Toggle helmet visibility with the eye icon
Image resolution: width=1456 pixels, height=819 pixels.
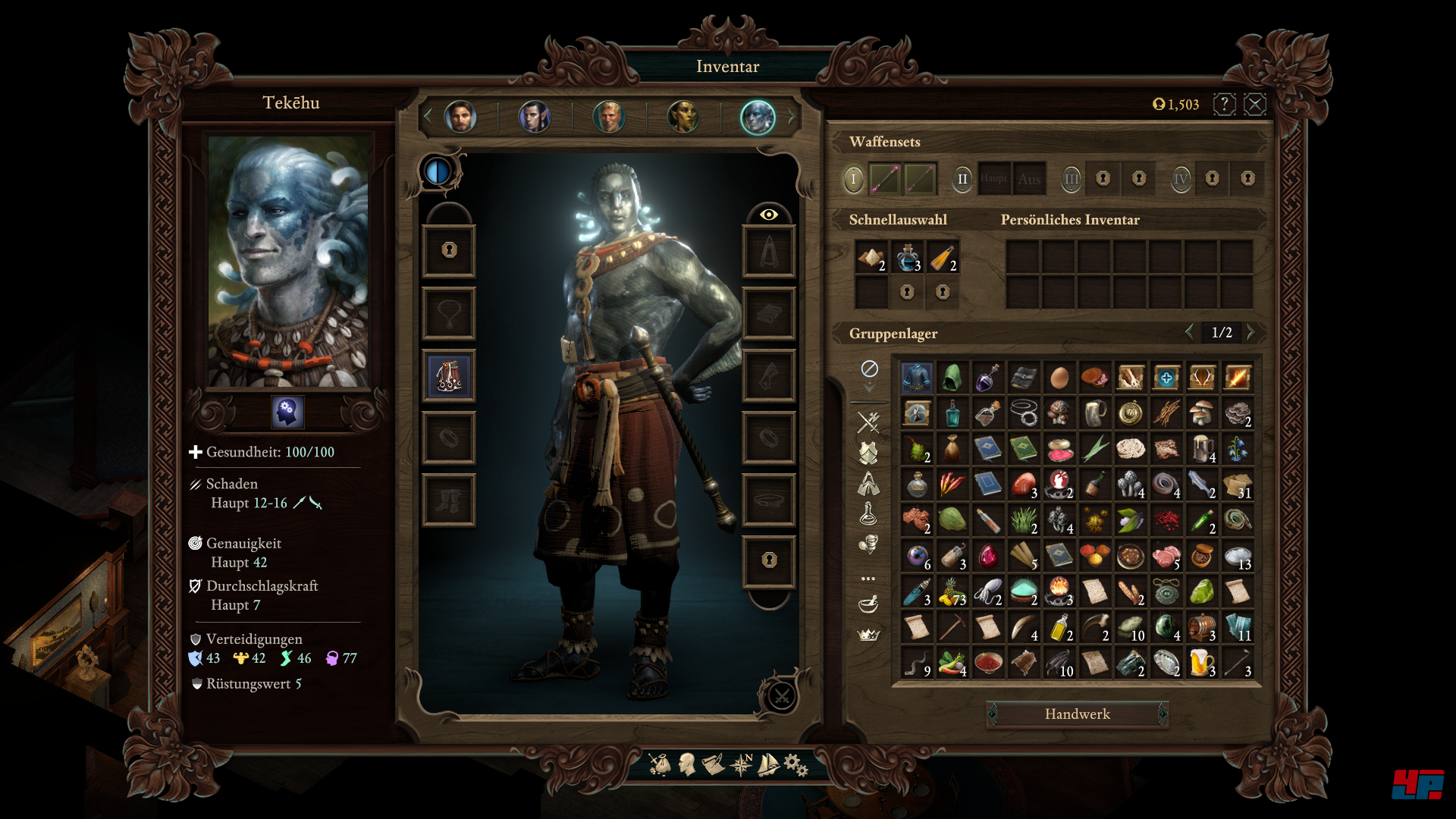(x=770, y=215)
